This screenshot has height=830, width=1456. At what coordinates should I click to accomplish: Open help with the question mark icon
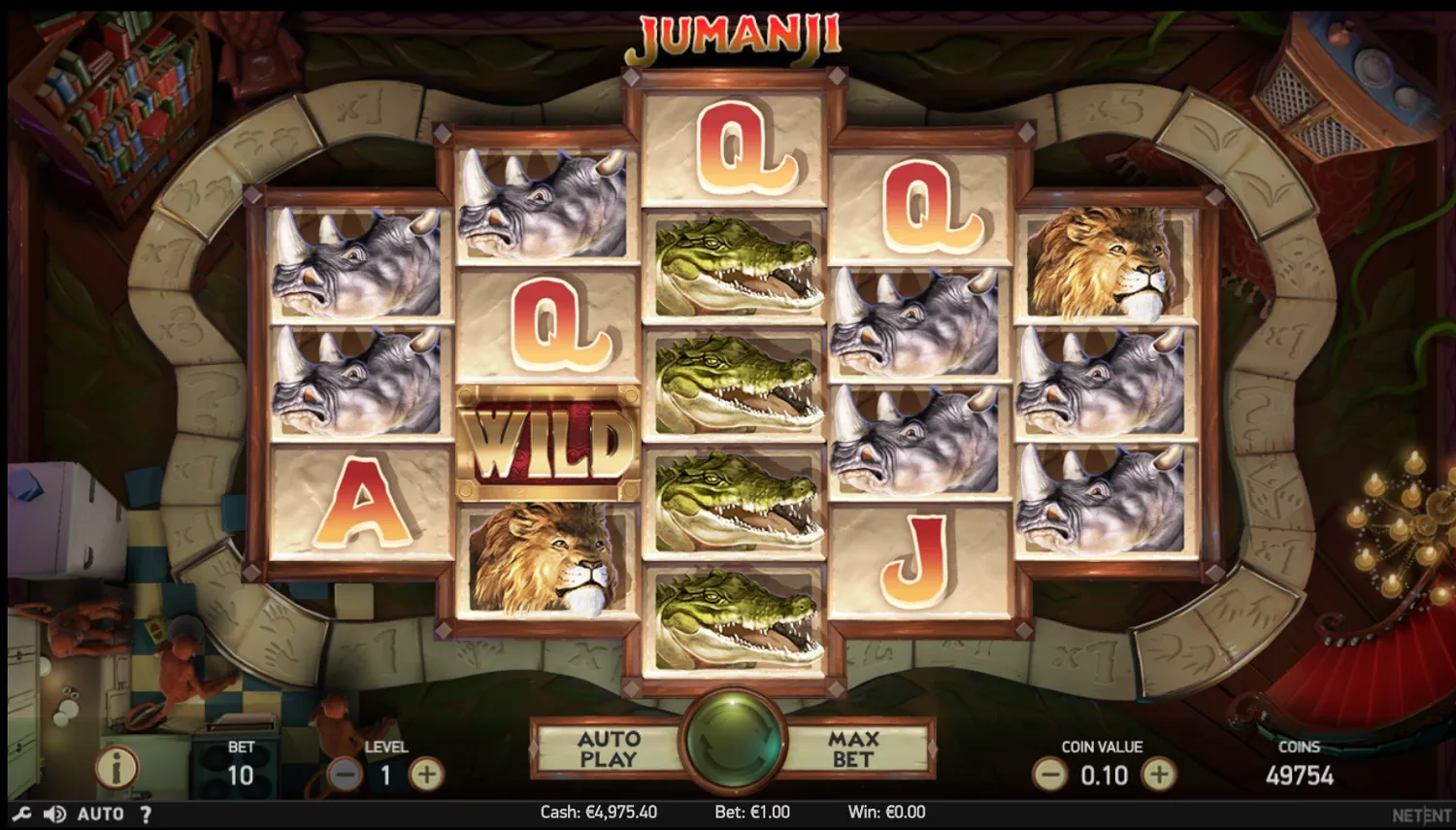pos(144,813)
